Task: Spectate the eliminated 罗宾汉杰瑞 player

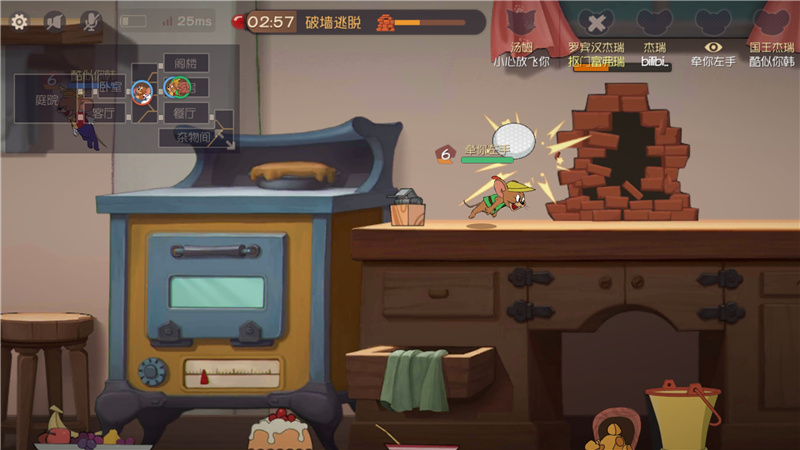Action: pyautogui.click(x=596, y=22)
